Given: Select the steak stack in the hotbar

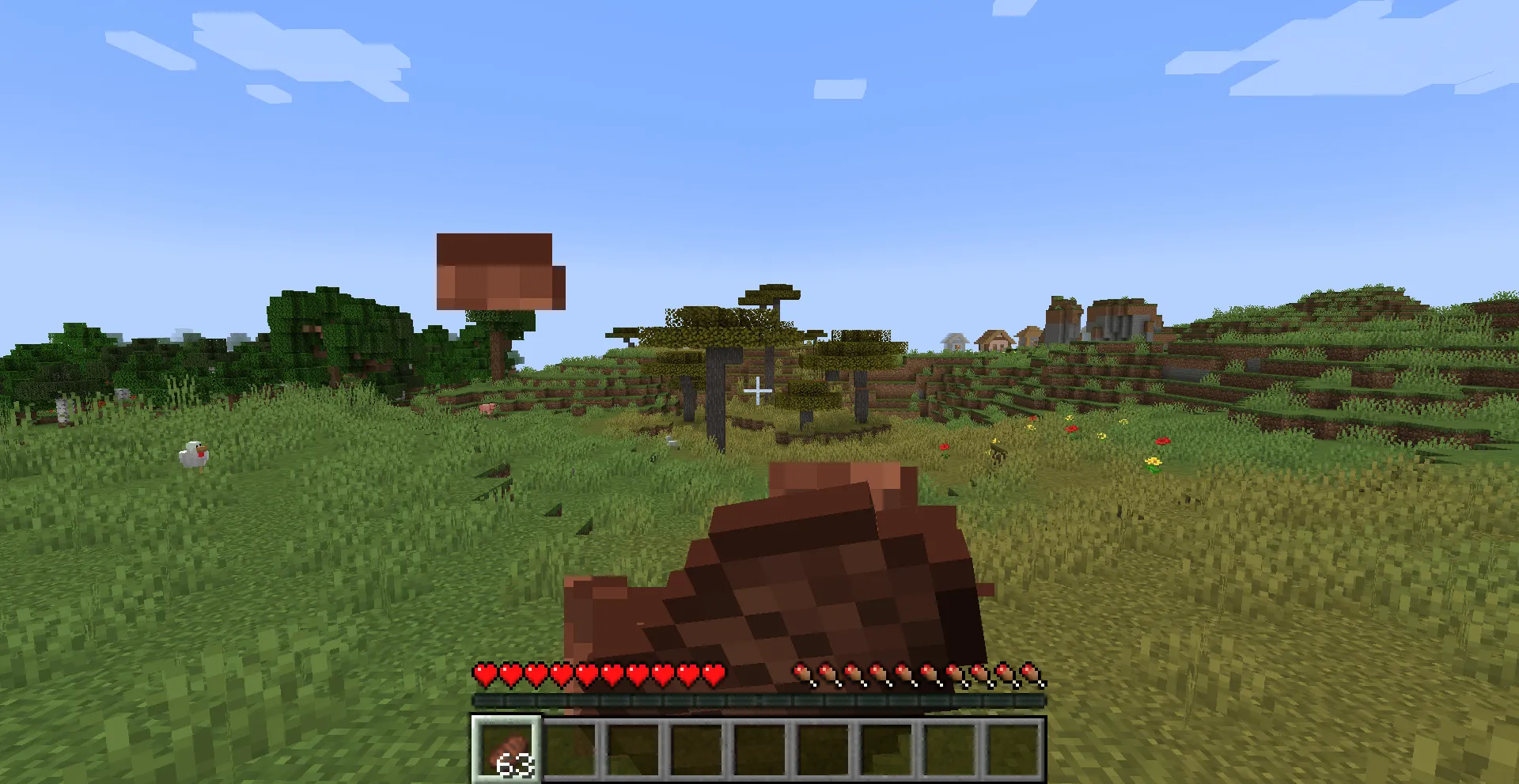Looking at the screenshot, I should [x=507, y=748].
